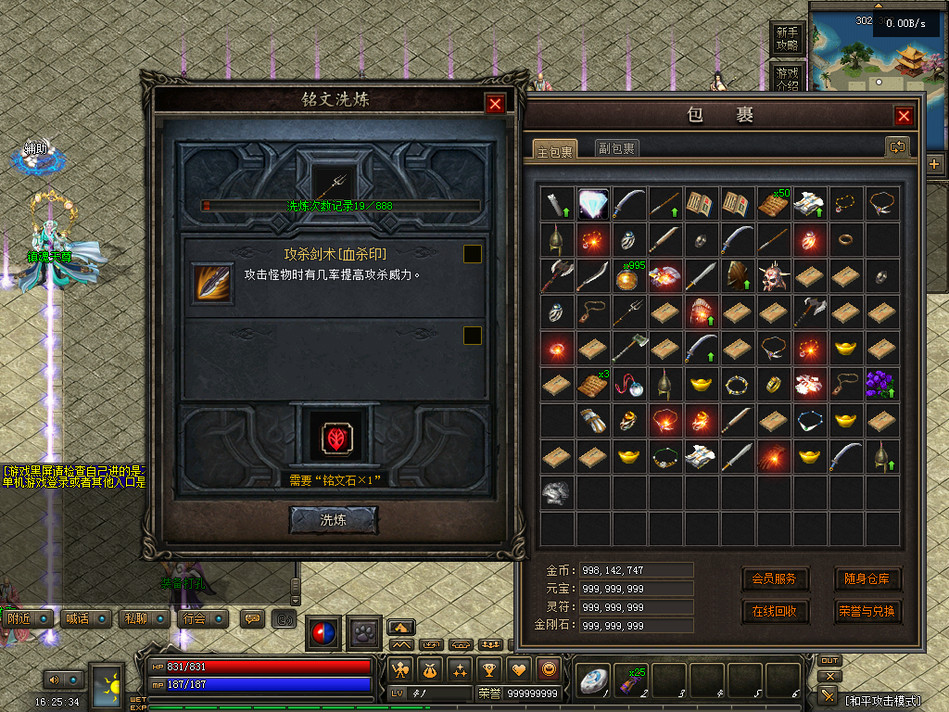Select the red 铭文石 material slot
This screenshot has width=949, height=712.
tap(332, 438)
